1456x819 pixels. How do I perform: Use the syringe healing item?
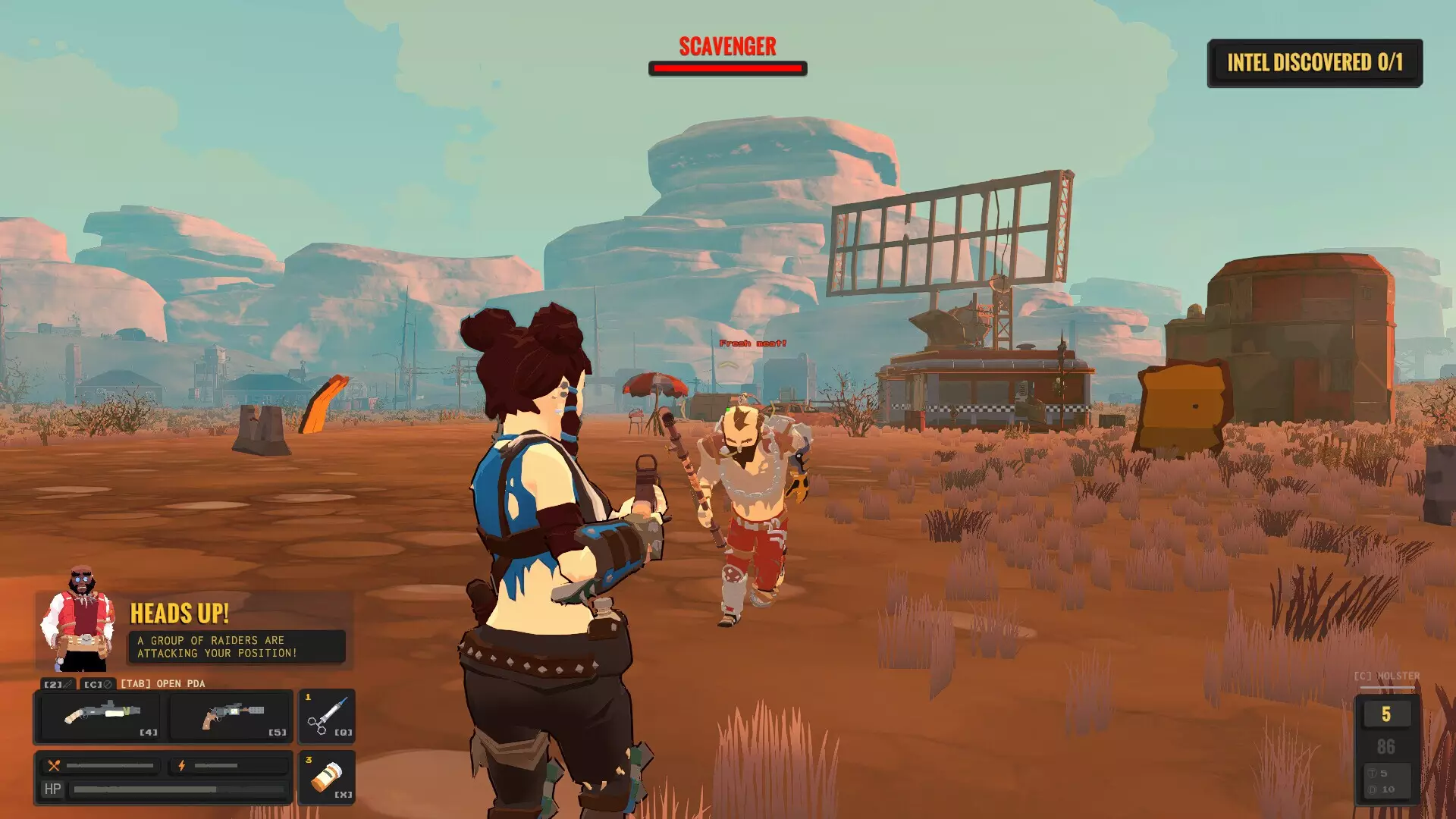coord(328,716)
